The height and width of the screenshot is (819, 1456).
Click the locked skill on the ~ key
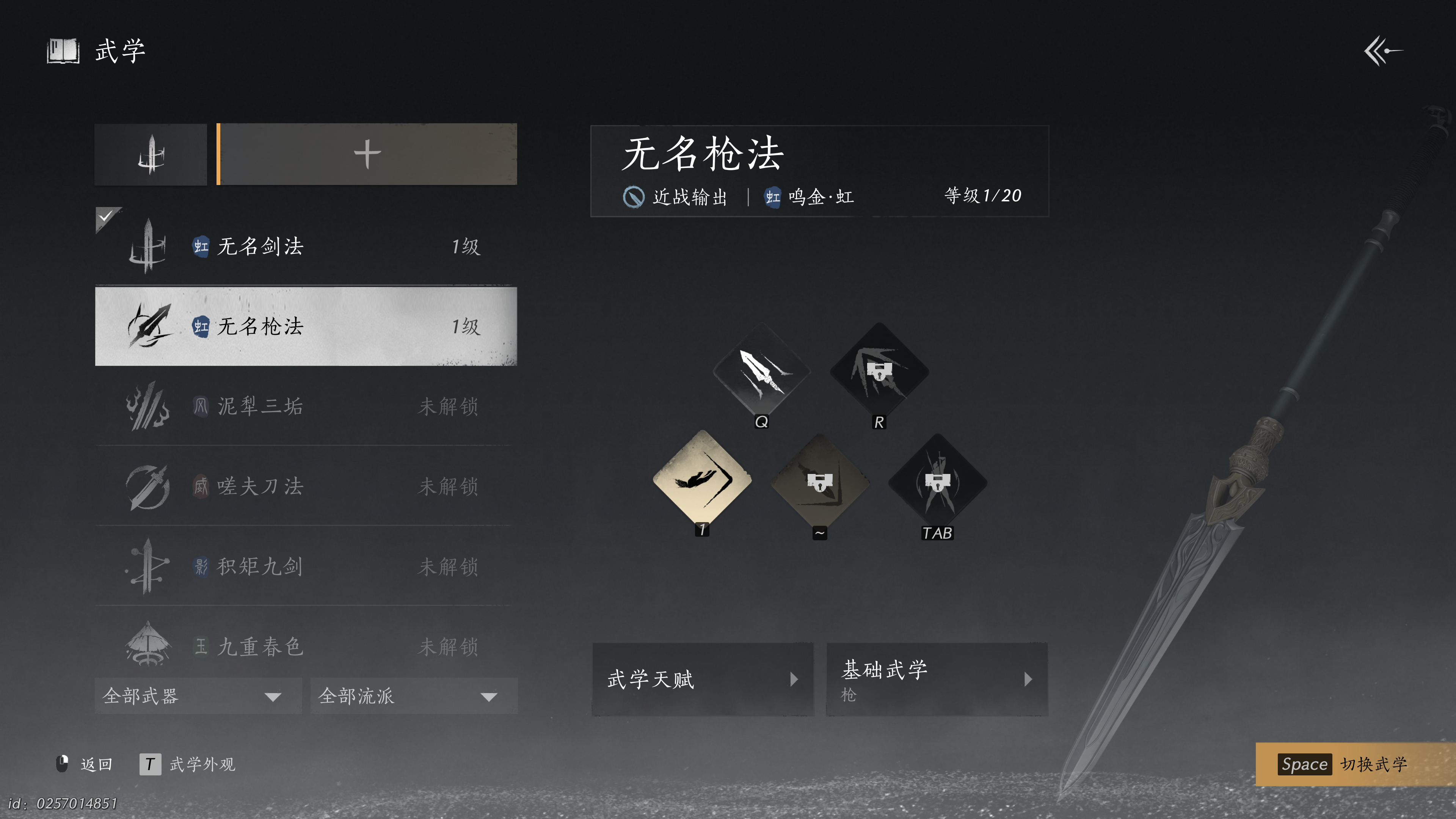[x=819, y=479]
